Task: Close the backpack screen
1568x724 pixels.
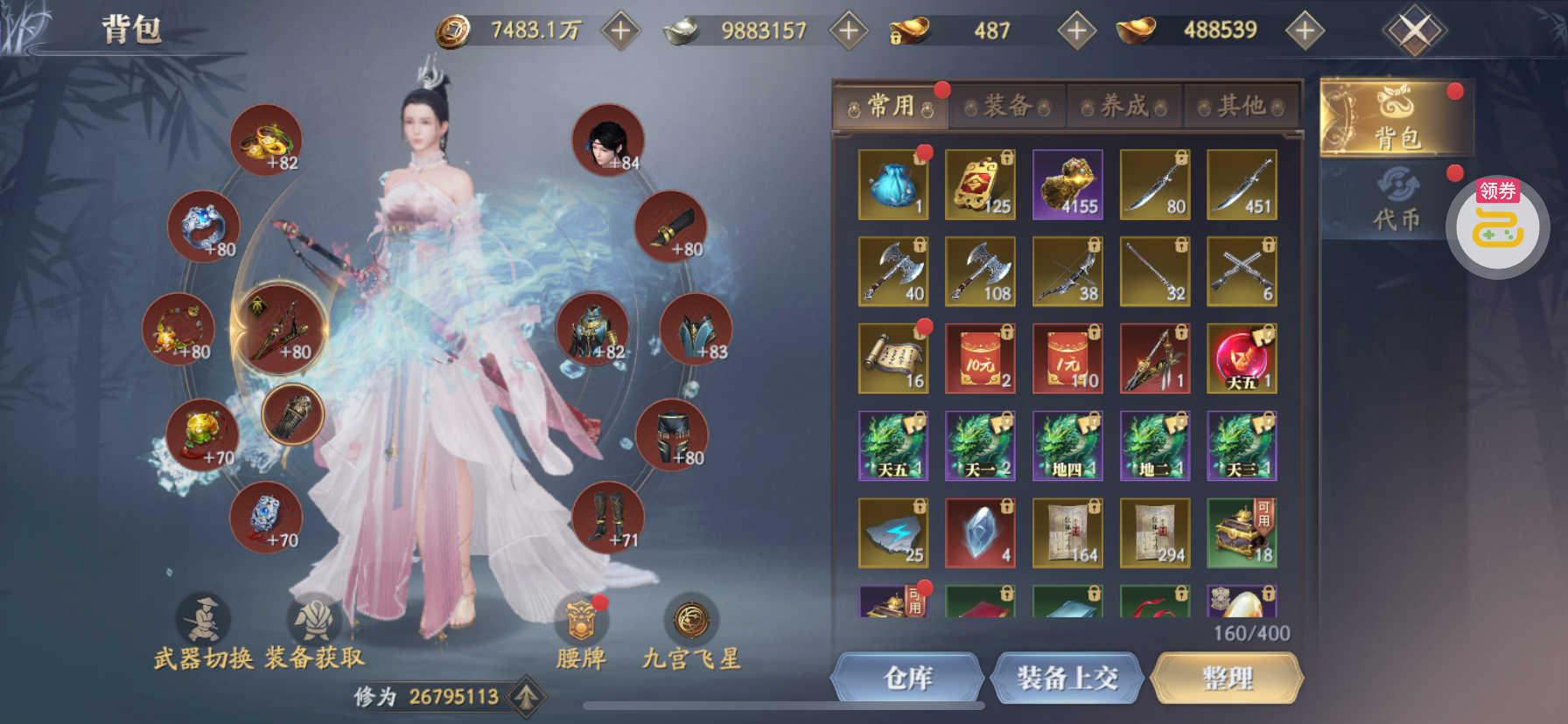Action: click(x=1414, y=31)
